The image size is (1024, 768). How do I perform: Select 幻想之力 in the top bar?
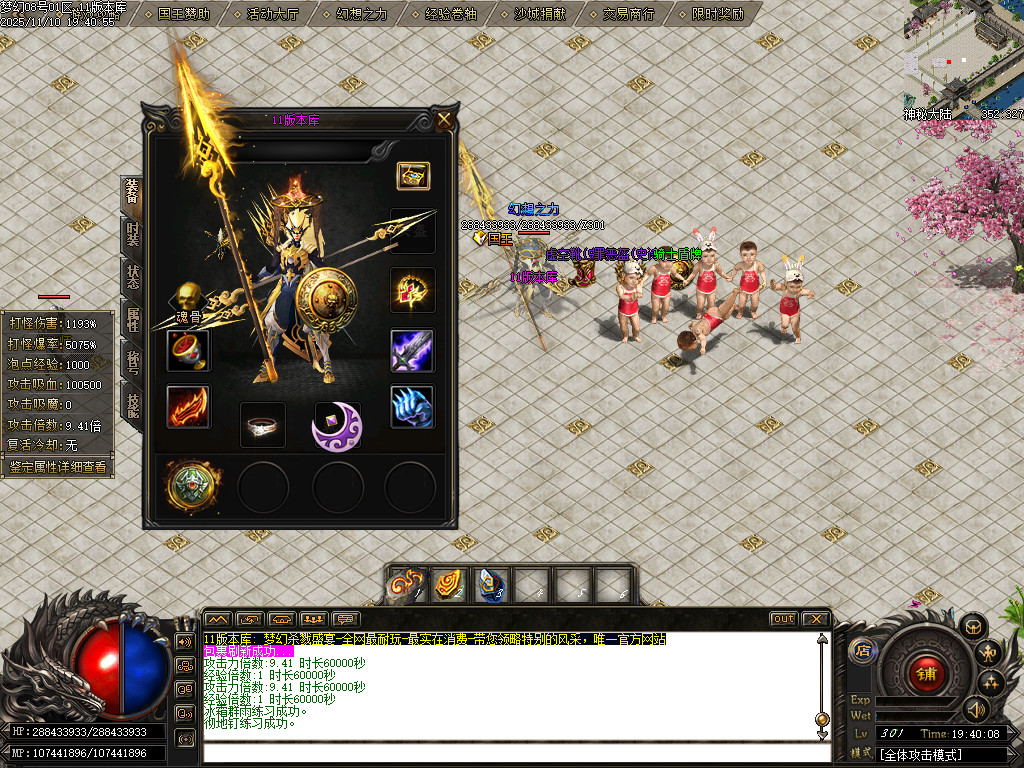[x=361, y=14]
